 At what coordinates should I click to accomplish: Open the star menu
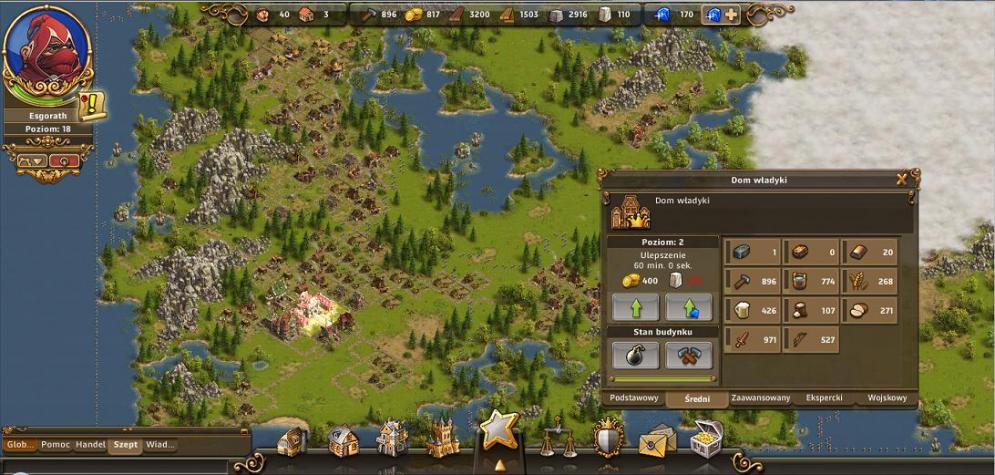[498, 430]
